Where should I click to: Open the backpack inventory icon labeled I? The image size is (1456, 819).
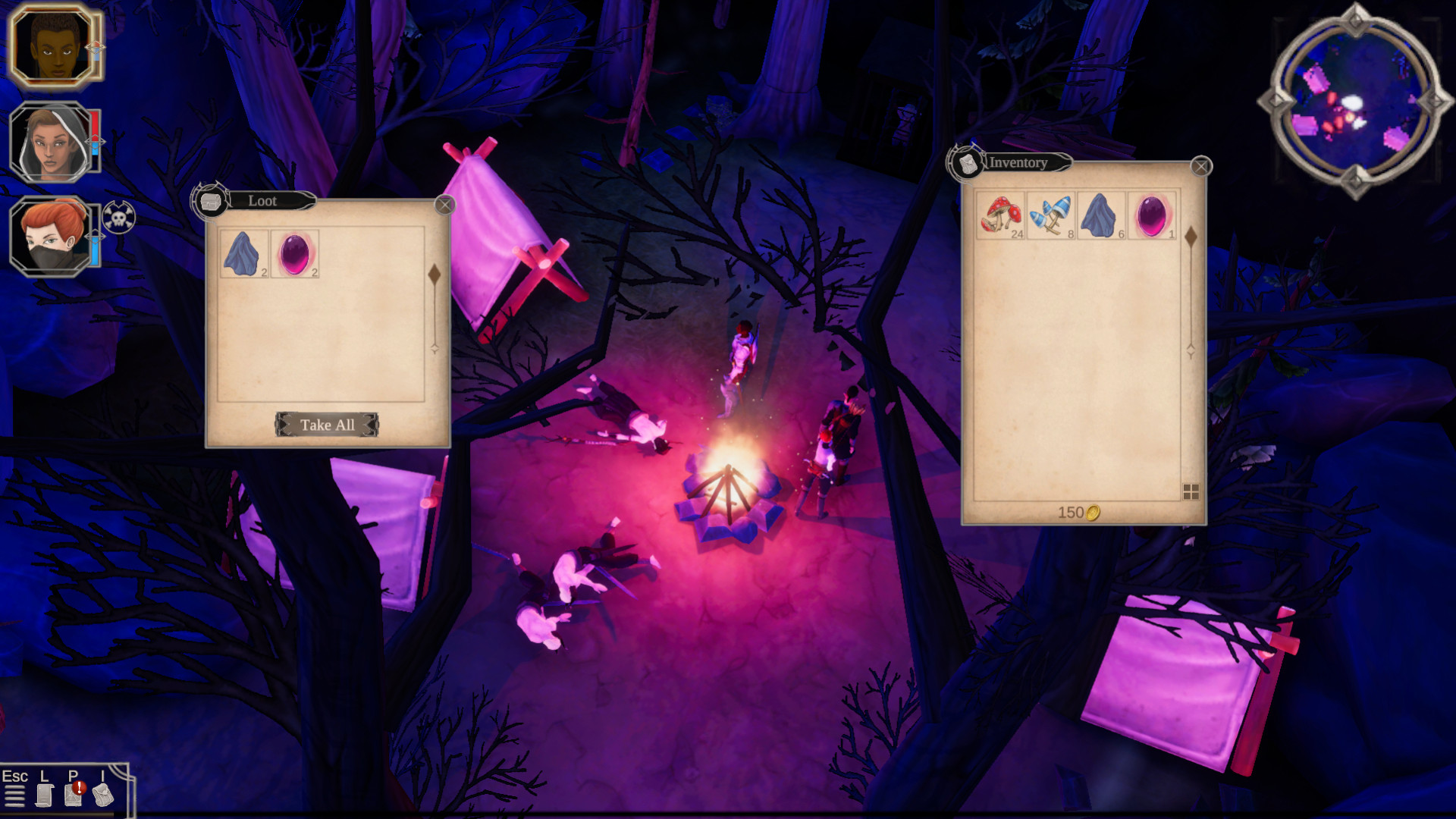point(102,796)
